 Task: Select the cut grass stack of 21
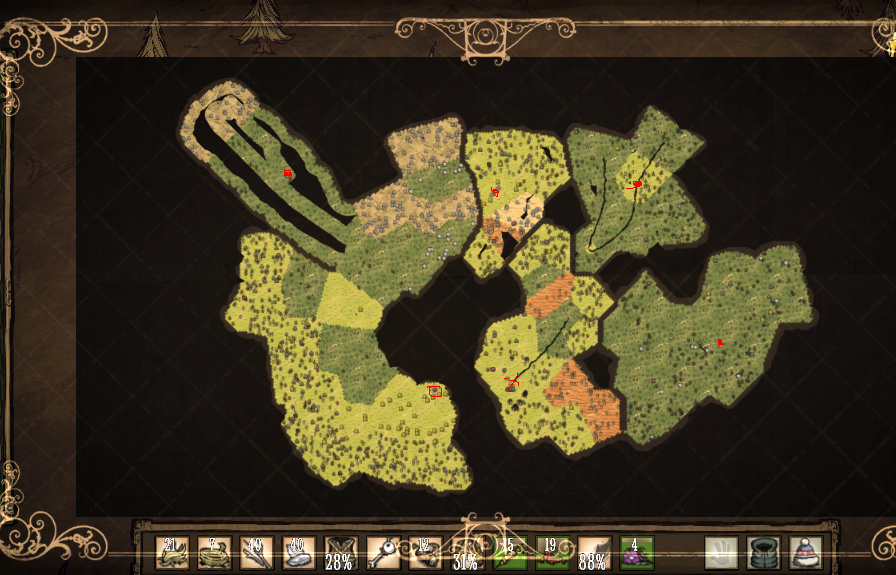171,553
